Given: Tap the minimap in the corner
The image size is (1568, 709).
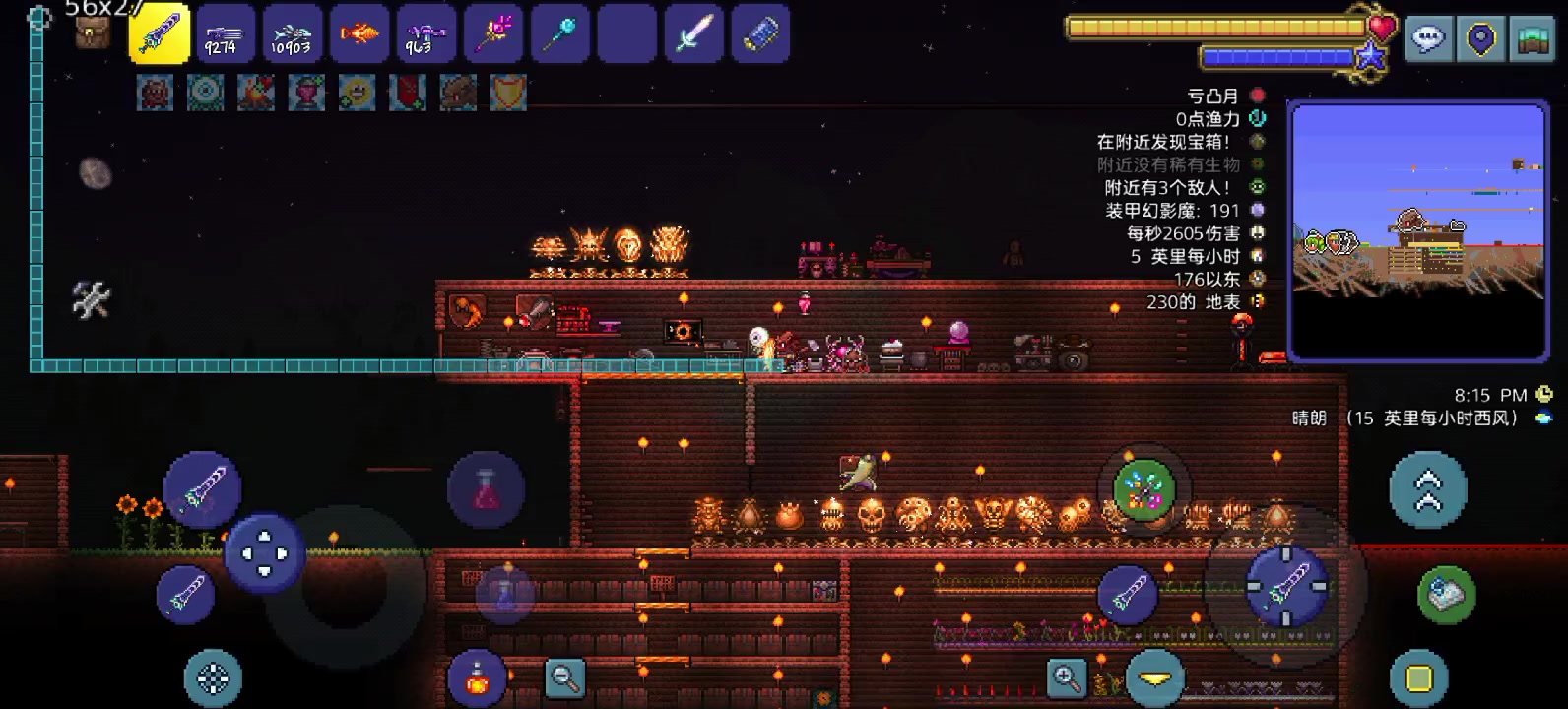Looking at the screenshot, I should click(1417, 231).
